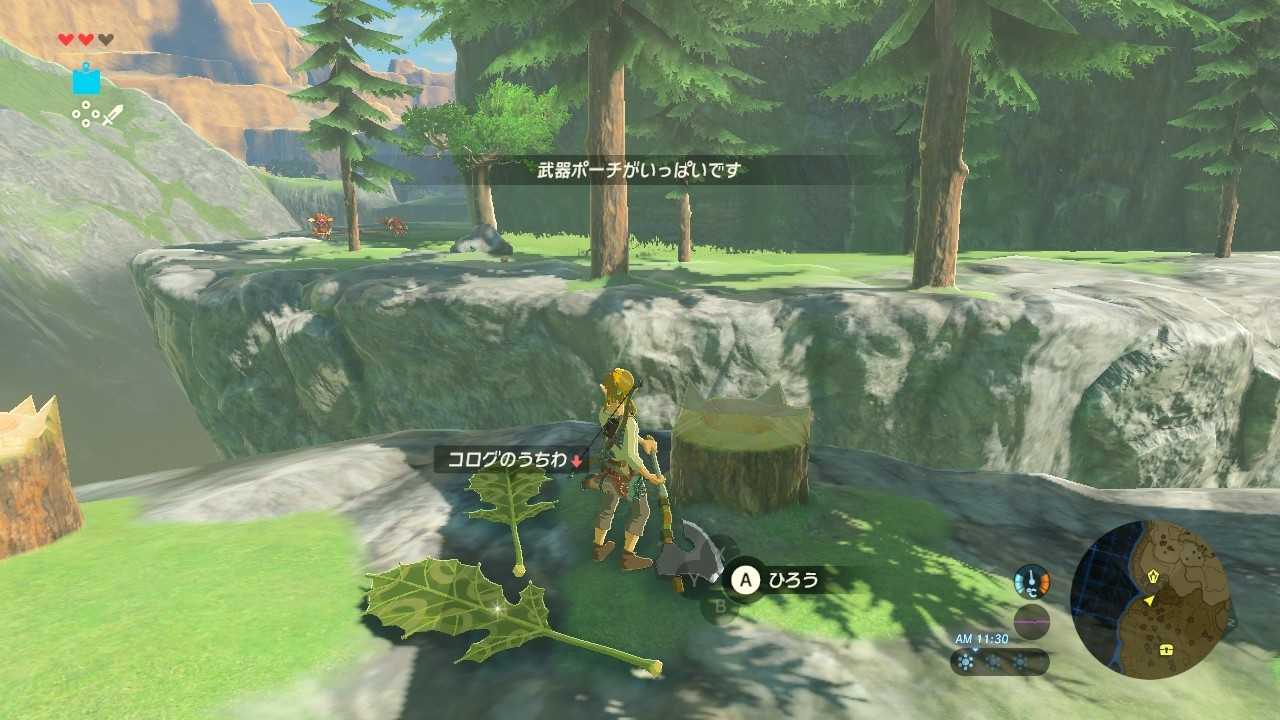Select the sword weapon icon in the HUD
The width and height of the screenshot is (1280, 720).
114,115
